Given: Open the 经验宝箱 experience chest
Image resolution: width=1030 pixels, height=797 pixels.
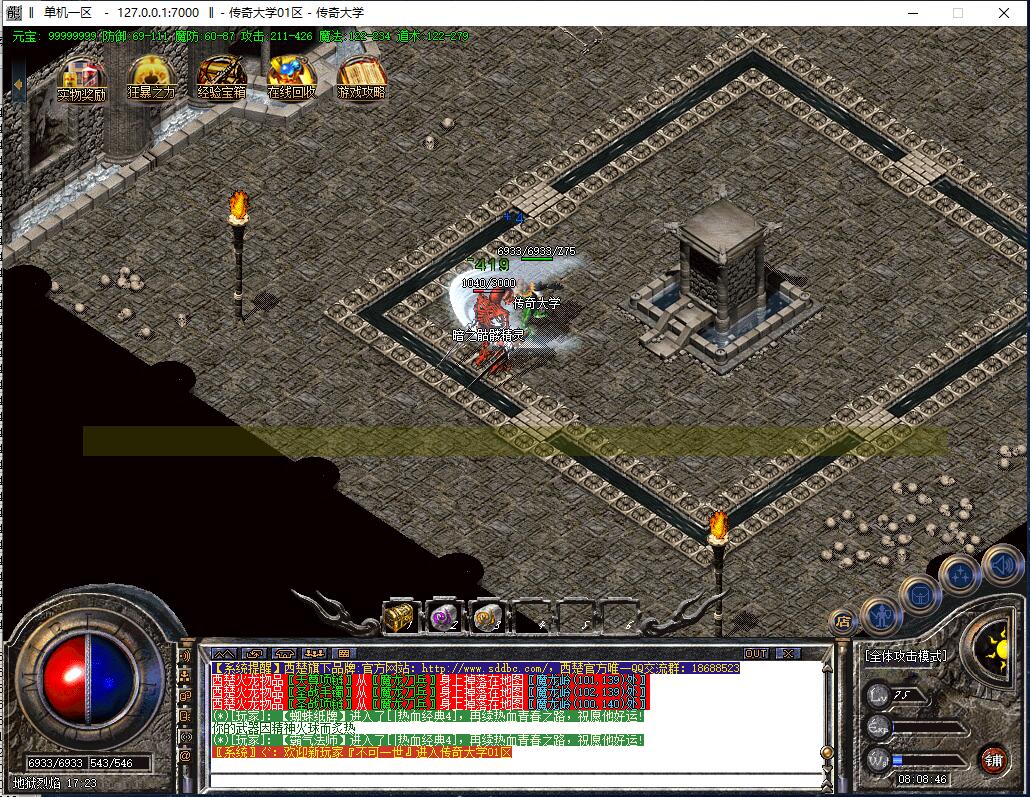Looking at the screenshot, I should click(221, 77).
